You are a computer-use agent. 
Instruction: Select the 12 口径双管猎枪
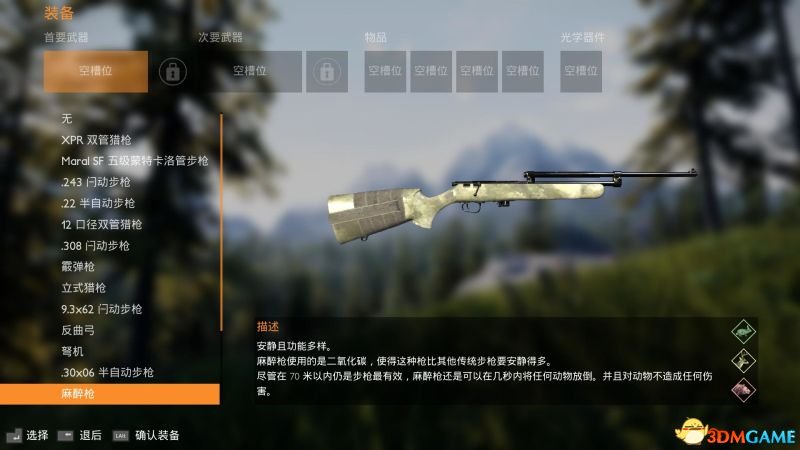102,224
